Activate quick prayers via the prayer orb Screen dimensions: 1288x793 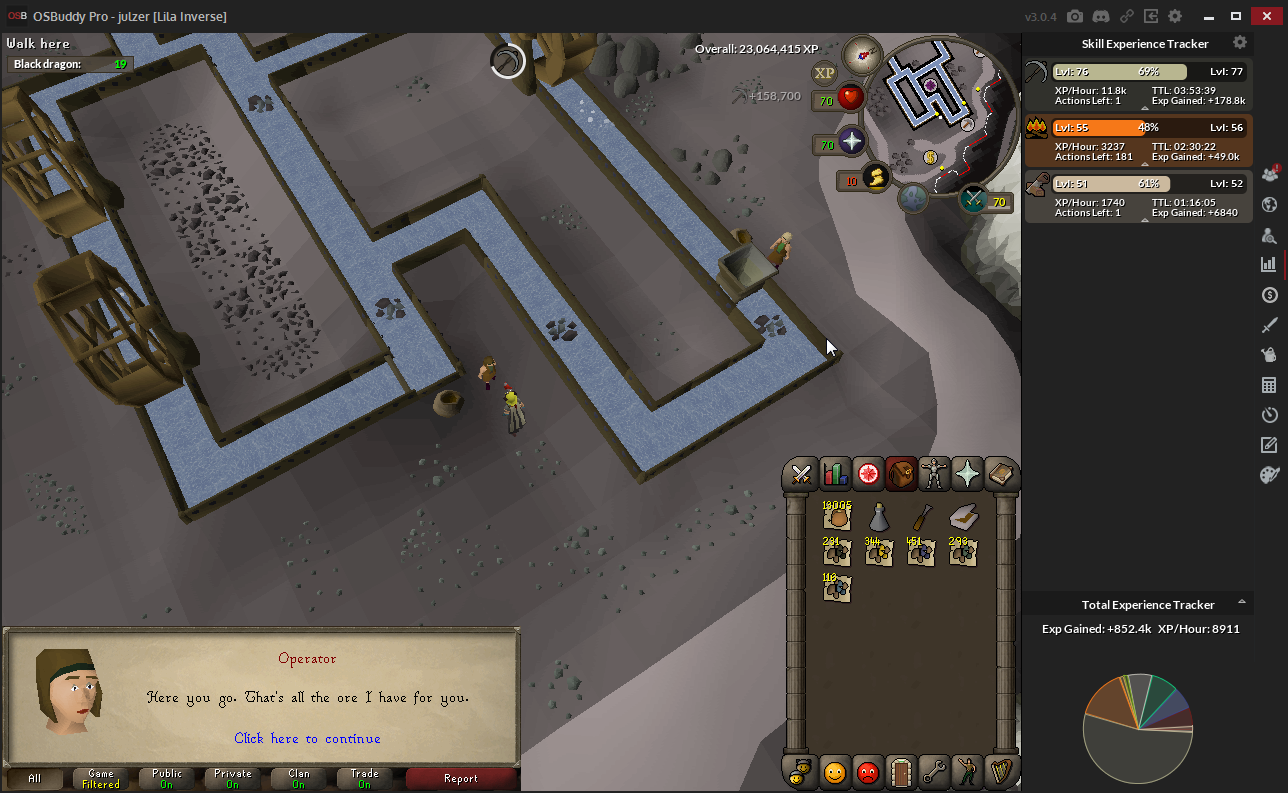pos(852,142)
